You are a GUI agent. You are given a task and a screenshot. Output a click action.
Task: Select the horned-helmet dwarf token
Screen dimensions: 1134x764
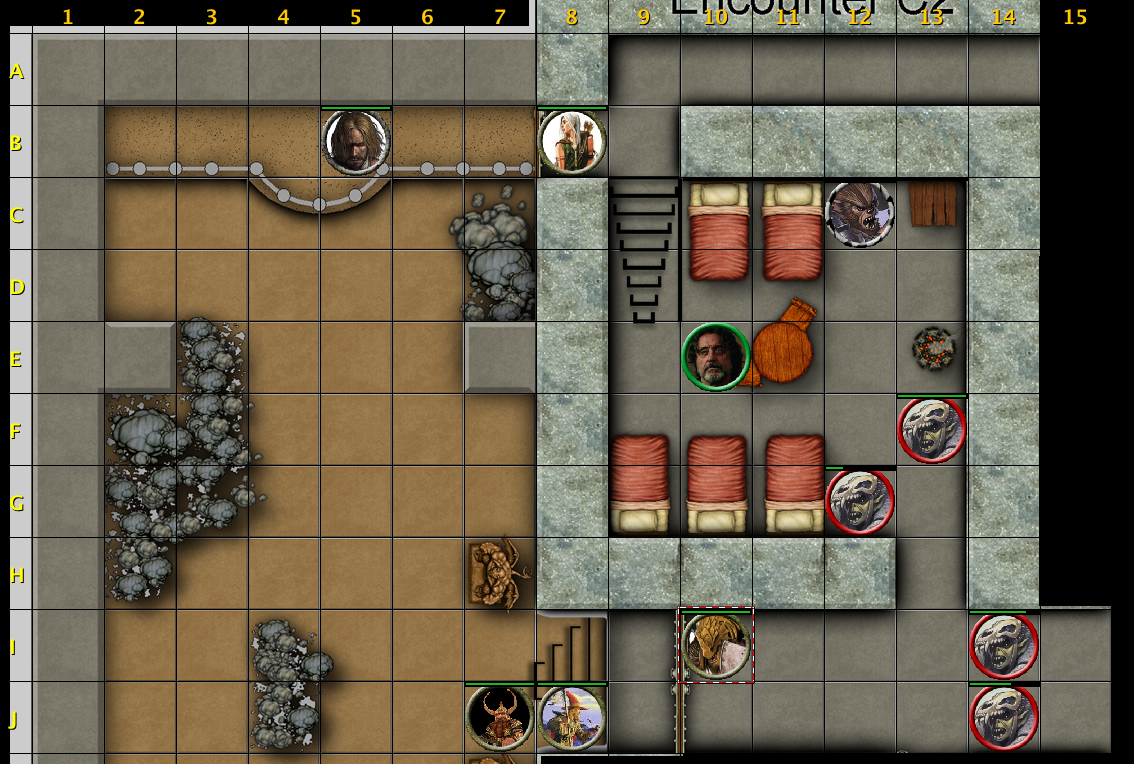(499, 717)
